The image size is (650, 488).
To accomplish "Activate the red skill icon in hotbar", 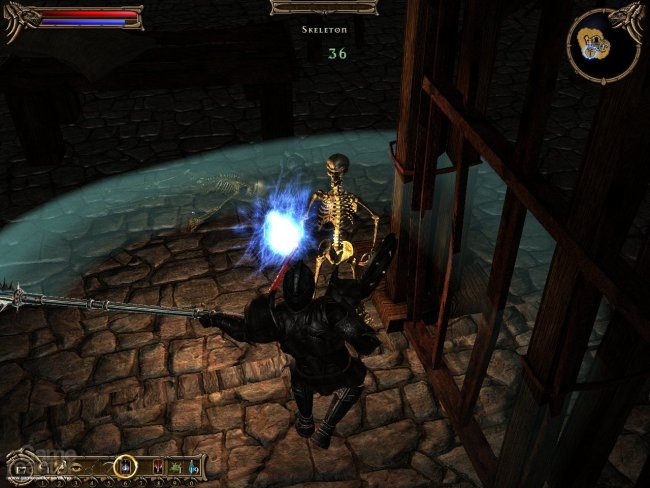I will tap(157, 466).
